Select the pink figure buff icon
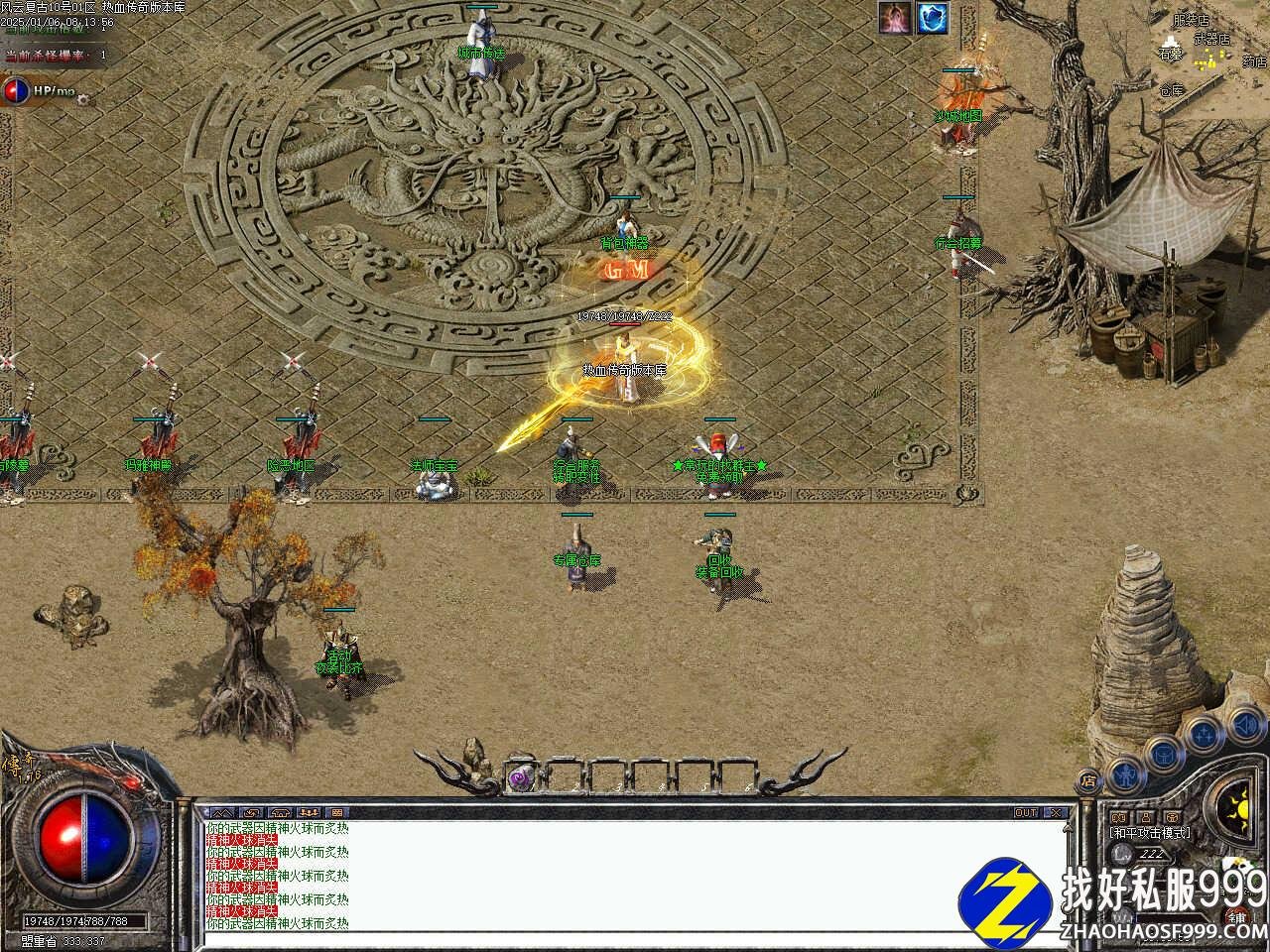 pyautogui.click(x=895, y=18)
